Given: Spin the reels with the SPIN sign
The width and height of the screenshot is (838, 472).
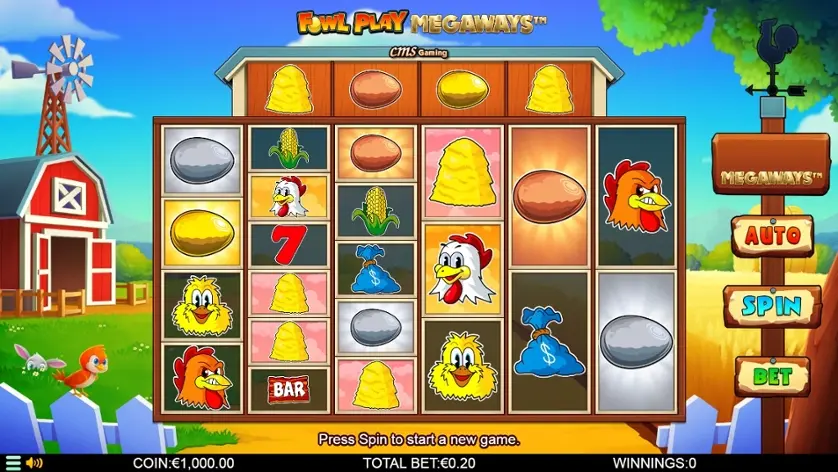Looking at the screenshot, I should point(772,306).
